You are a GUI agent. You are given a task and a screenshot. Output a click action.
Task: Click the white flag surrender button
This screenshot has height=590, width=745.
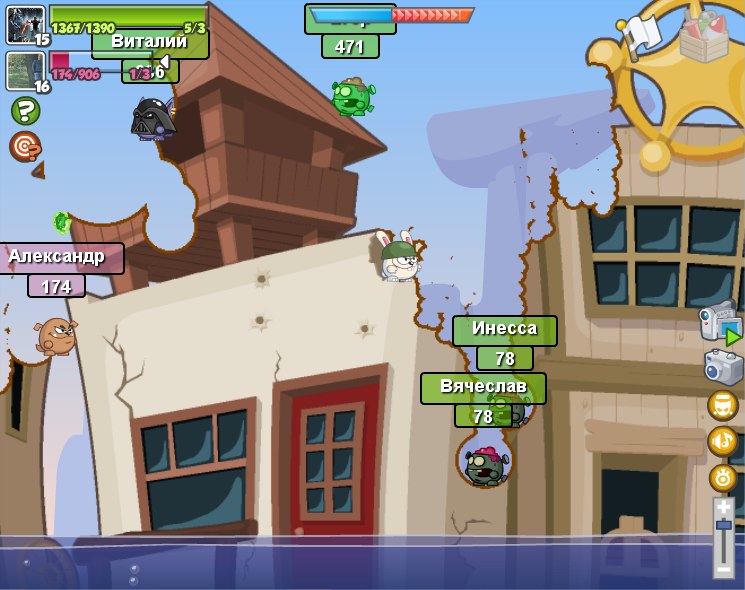pyautogui.click(x=640, y=35)
